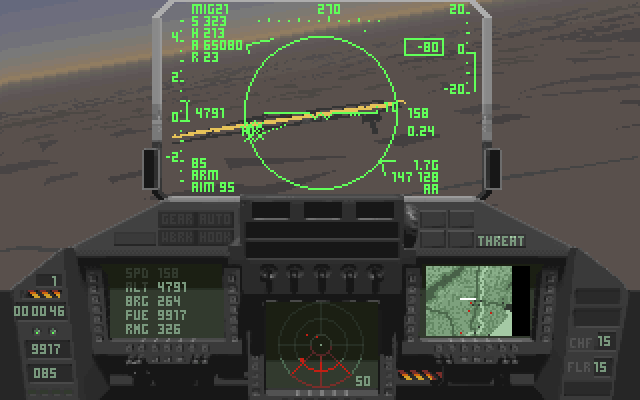The image size is (640, 400).
Task: Select the THREAT warning panel
Action: 500,241
